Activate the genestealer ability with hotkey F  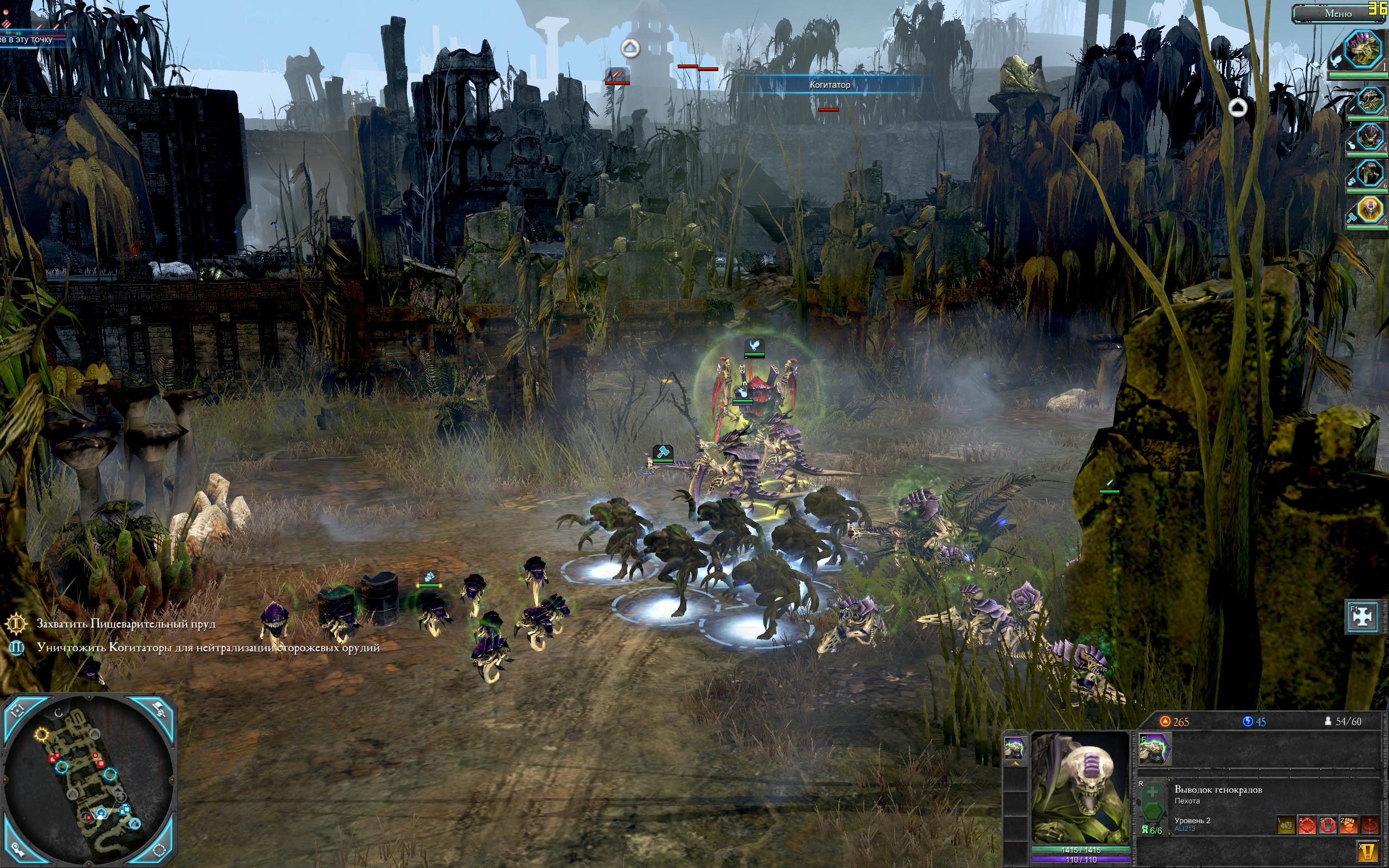1155,749
